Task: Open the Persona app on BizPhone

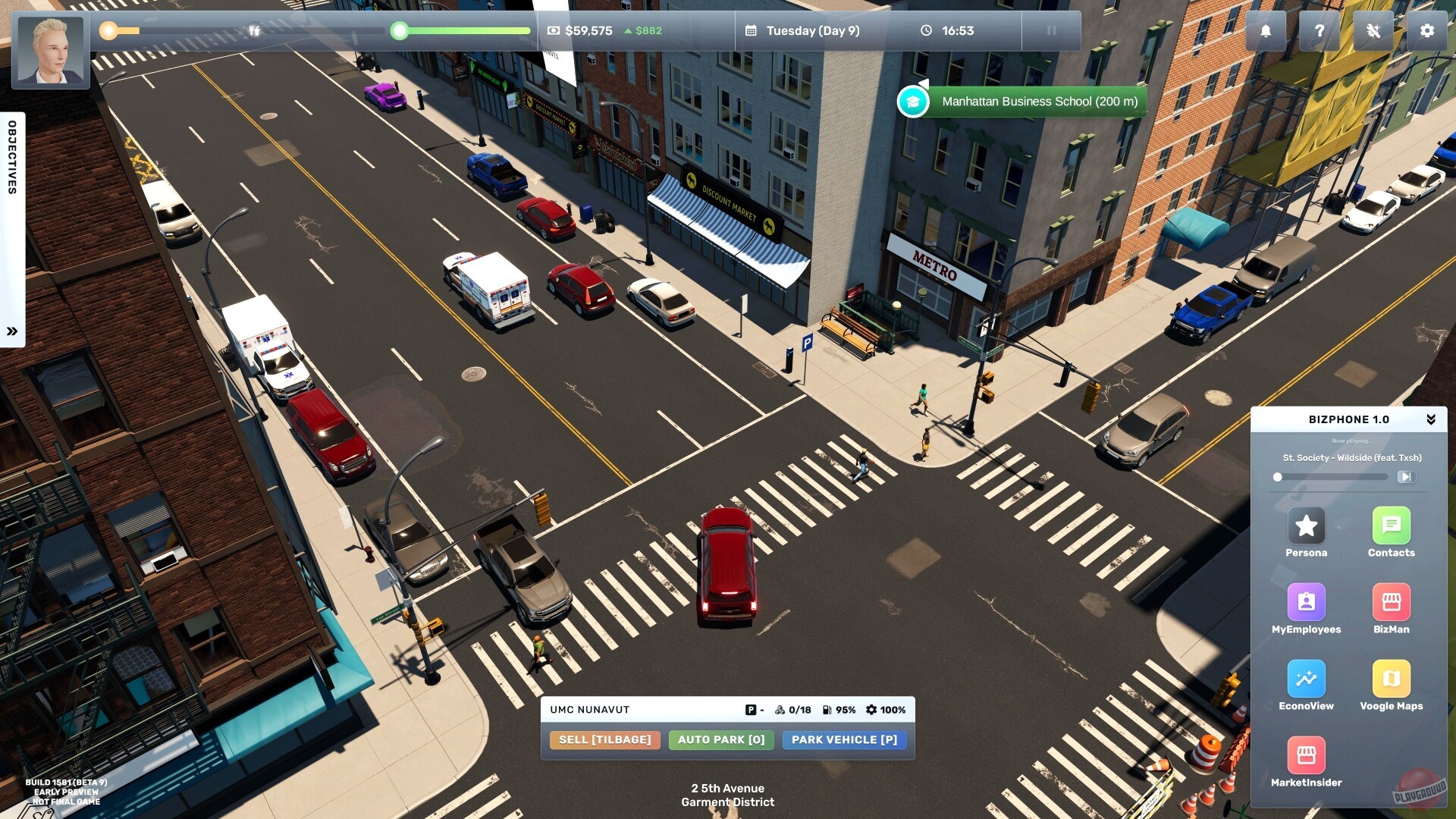Action: tap(1306, 527)
